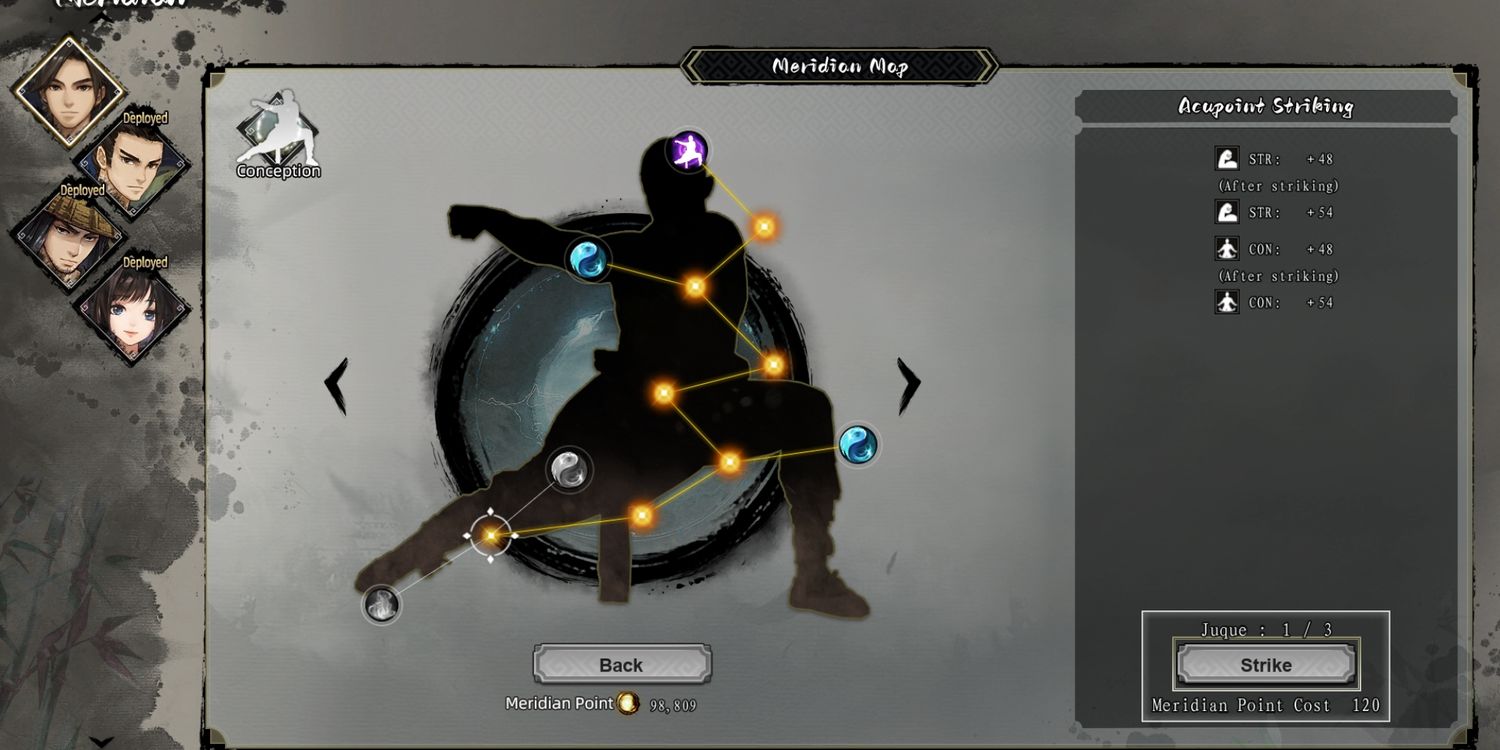Show the previous meridian with left arrow
Image resolution: width=1500 pixels, height=750 pixels.
337,385
